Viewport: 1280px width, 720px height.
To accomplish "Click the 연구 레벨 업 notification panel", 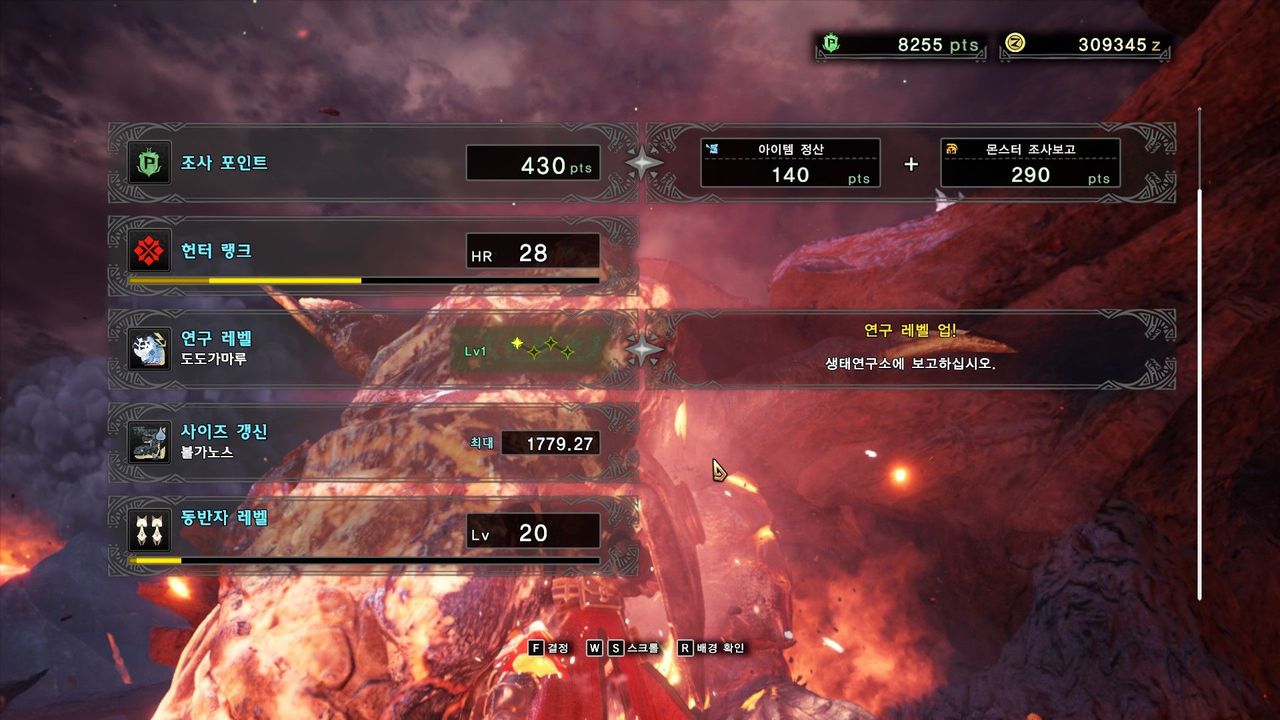I will pos(910,349).
